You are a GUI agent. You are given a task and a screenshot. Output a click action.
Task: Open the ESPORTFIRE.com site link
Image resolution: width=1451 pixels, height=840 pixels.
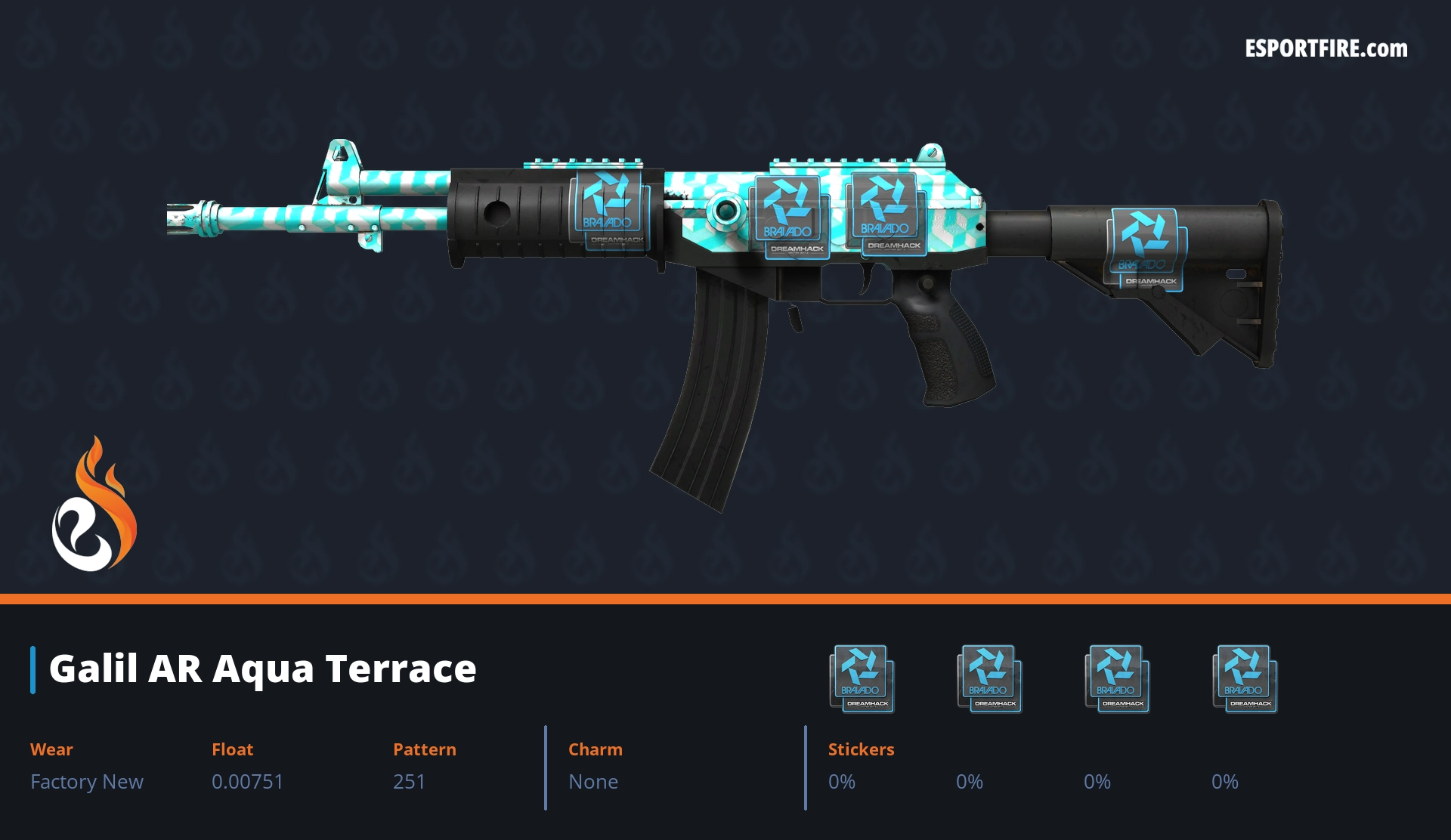(1326, 49)
